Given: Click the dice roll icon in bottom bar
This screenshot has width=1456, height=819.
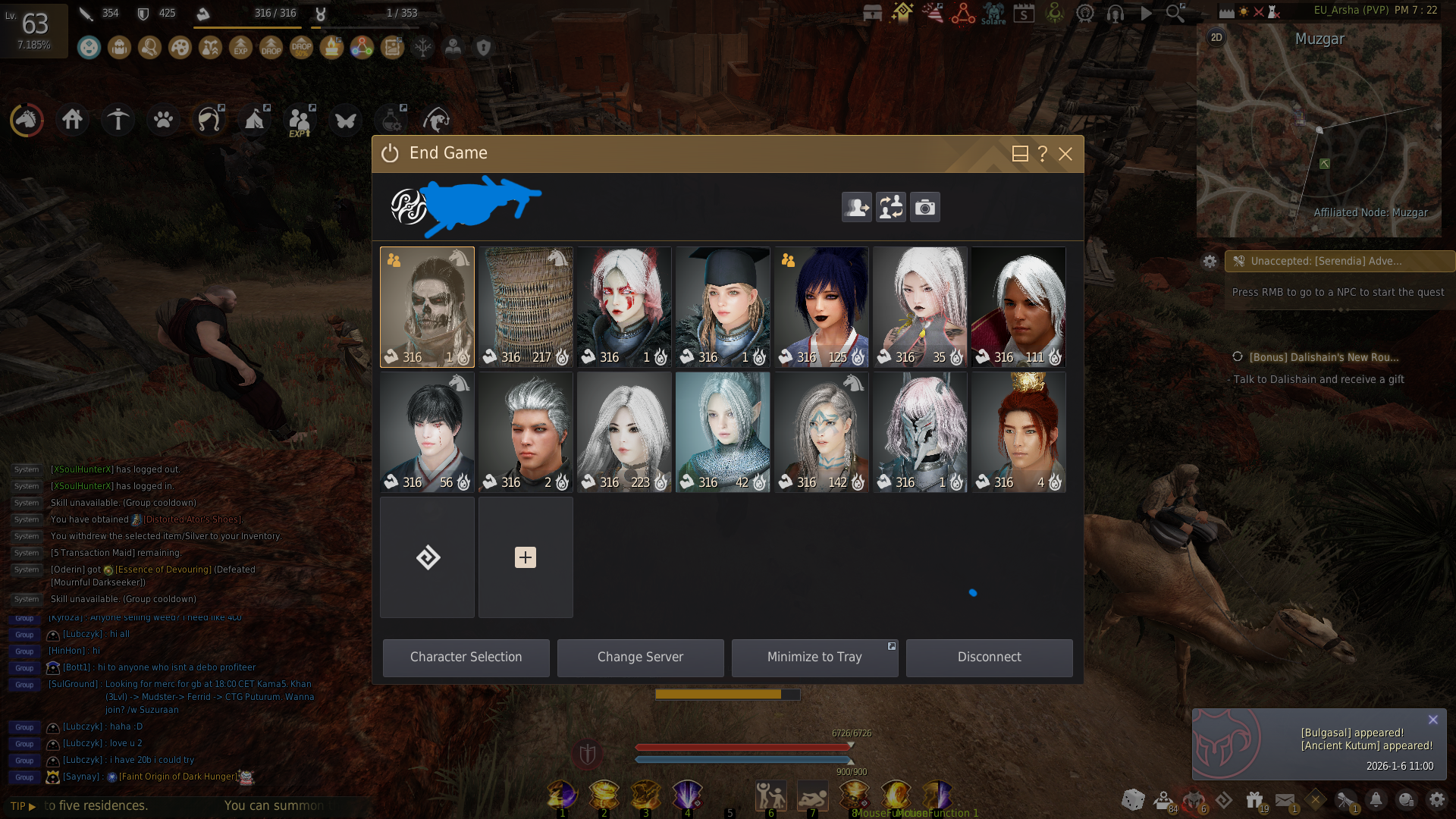Looking at the screenshot, I should click(x=1133, y=800).
